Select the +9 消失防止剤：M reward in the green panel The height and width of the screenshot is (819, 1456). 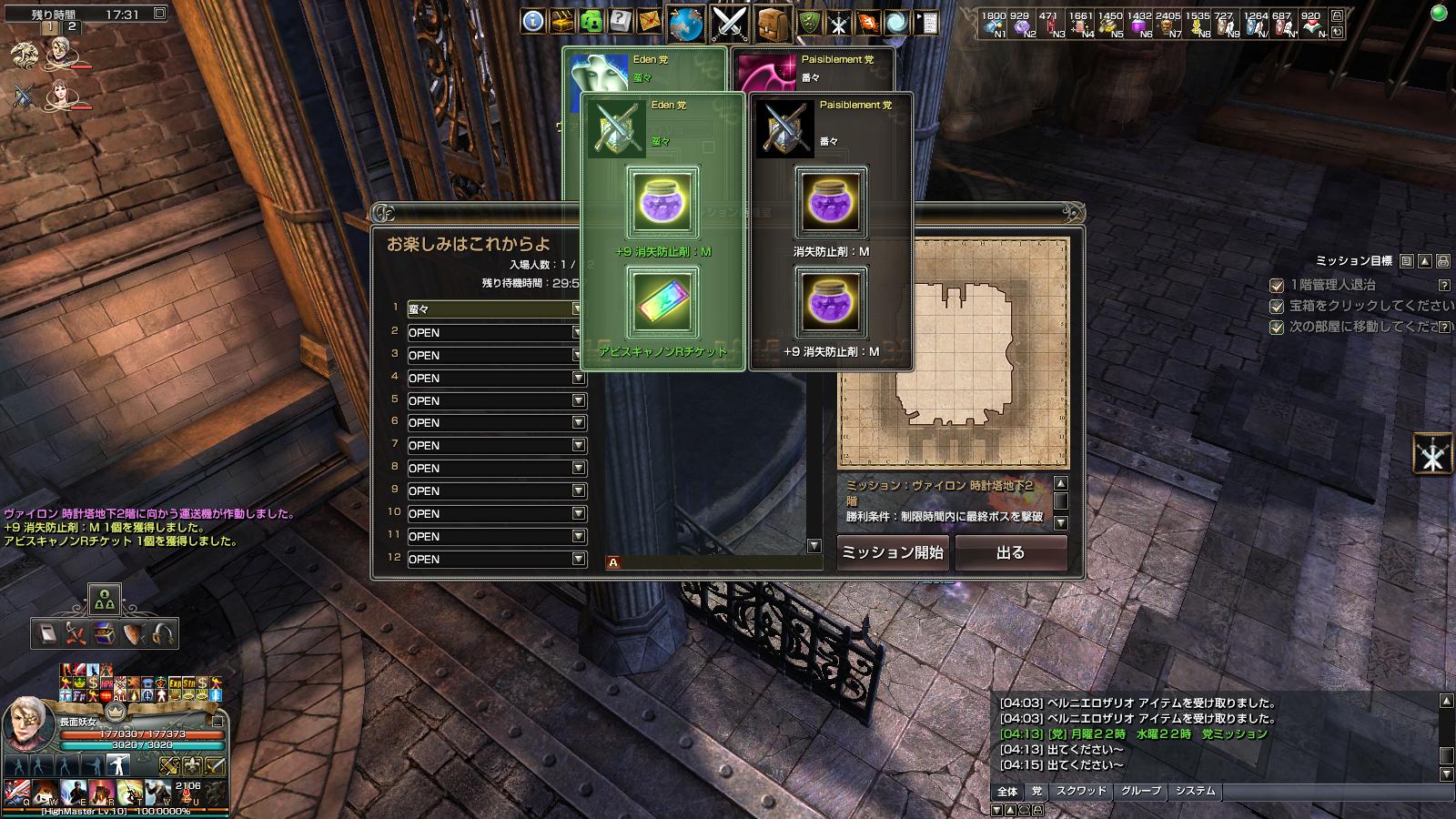663,202
